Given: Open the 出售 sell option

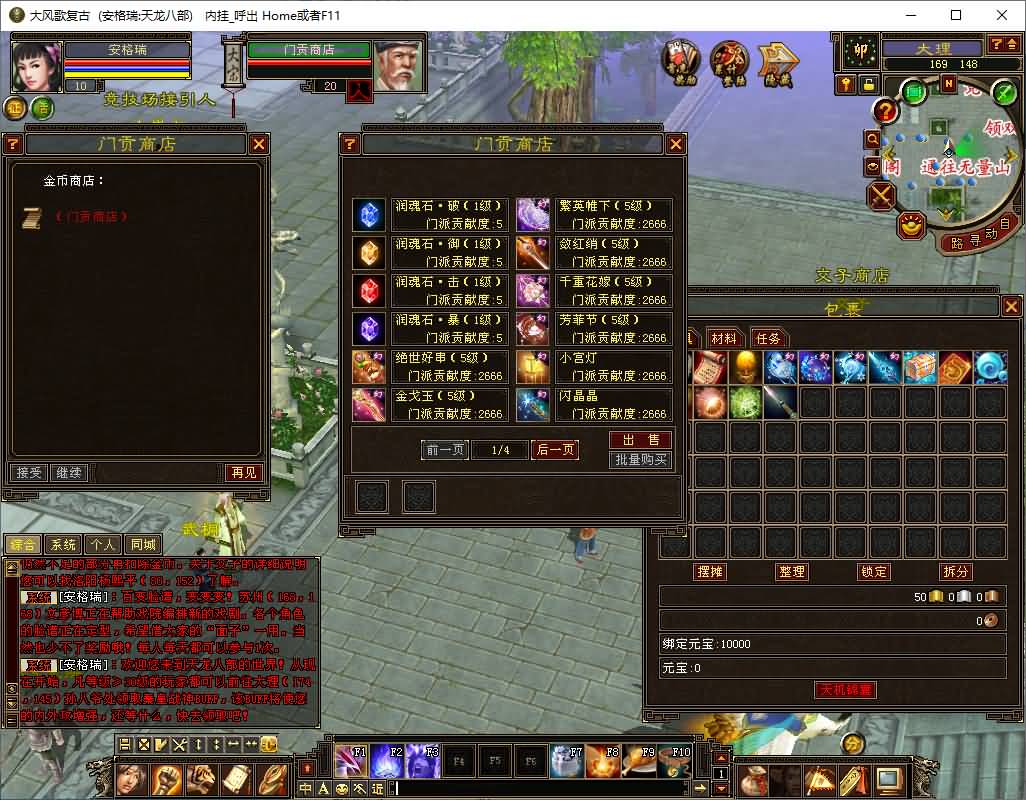Looking at the screenshot, I should coord(640,440).
